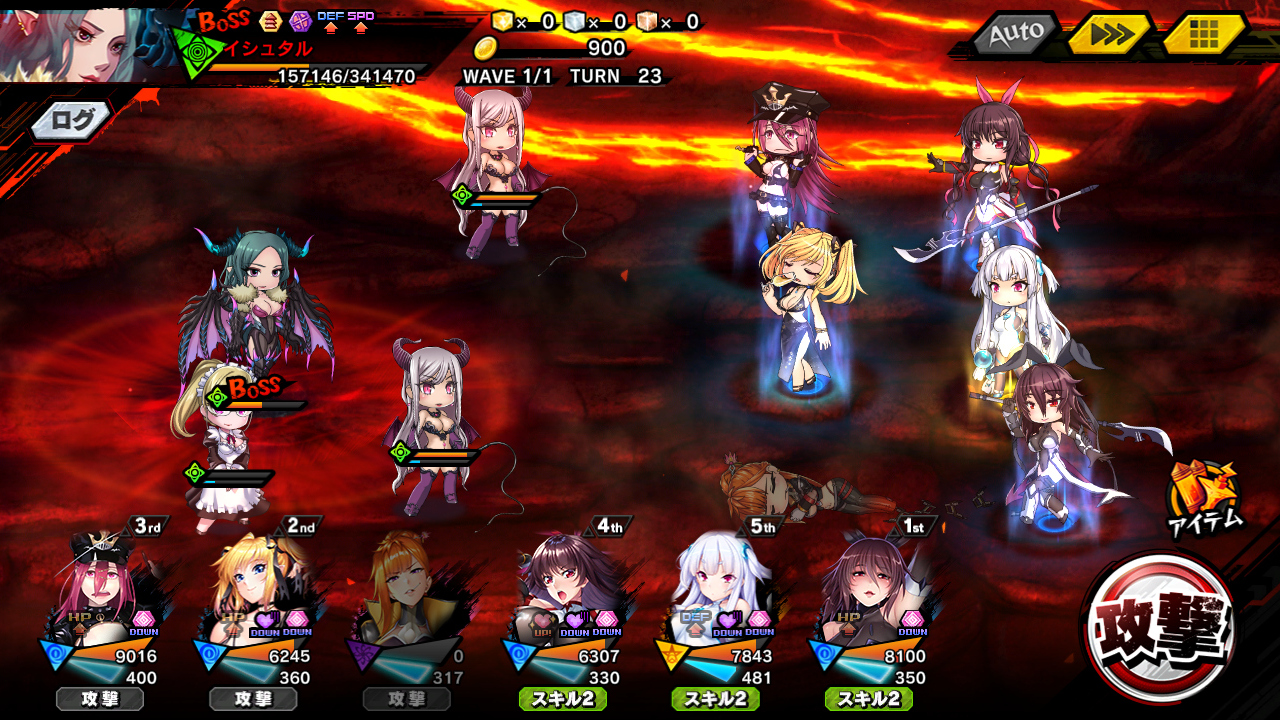Tap the red 攻撃 attack button
This screenshot has height=720, width=1280.
[x=1160, y=627]
